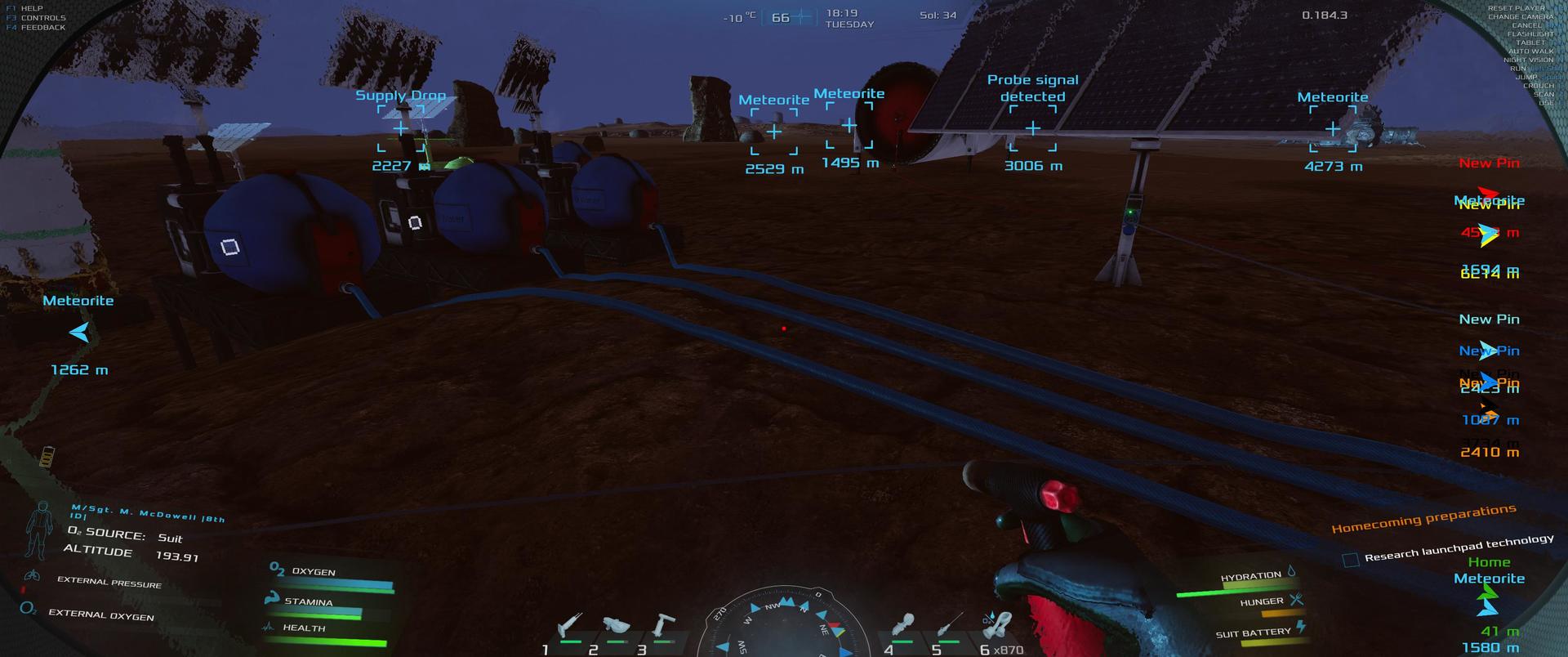Click the Meteorite marker at 2529 m
This screenshot has height=657, width=1568.
click(x=774, y=132)
